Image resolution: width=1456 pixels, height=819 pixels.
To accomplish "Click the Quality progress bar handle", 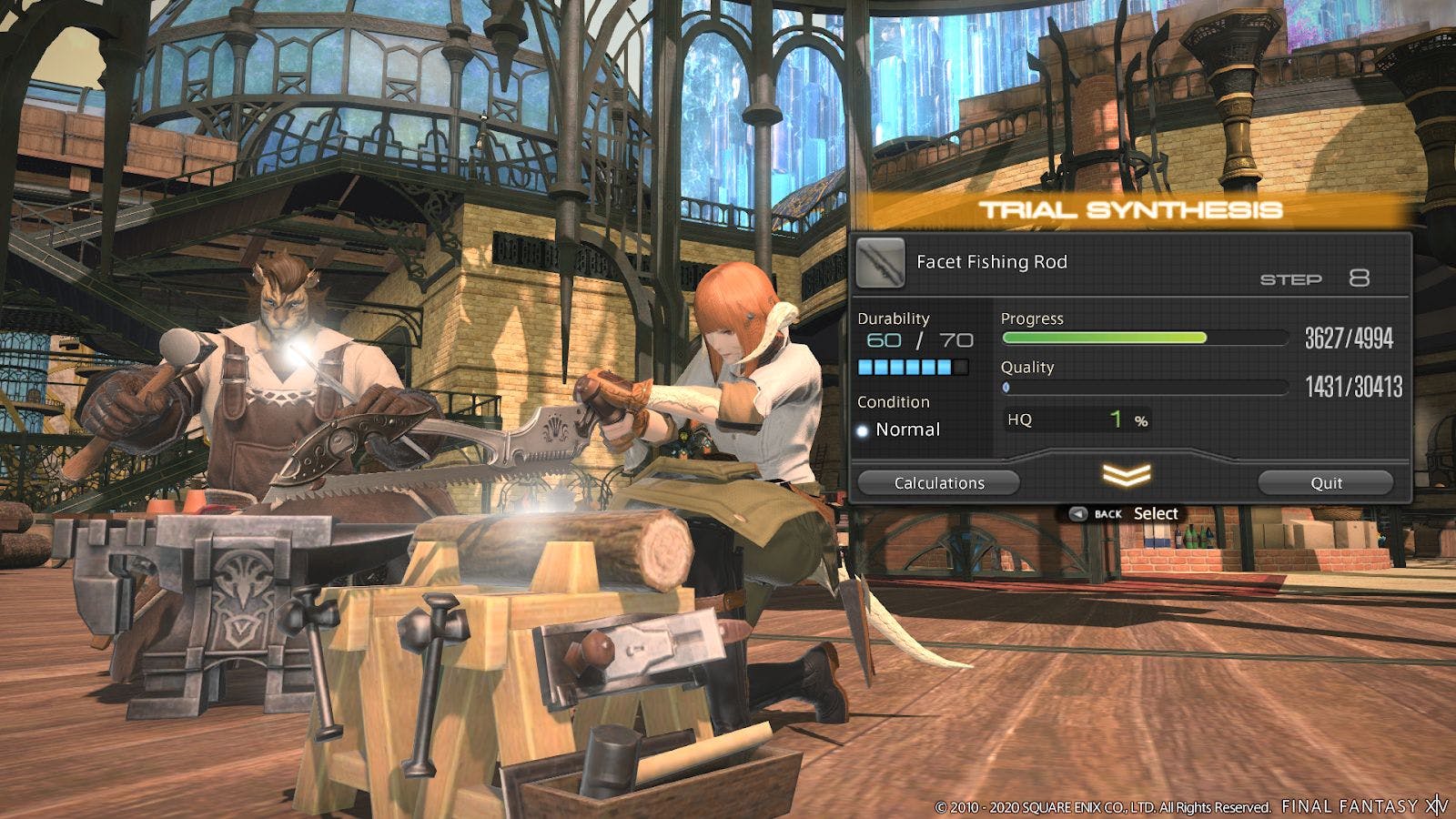I will coord(1005,387).
